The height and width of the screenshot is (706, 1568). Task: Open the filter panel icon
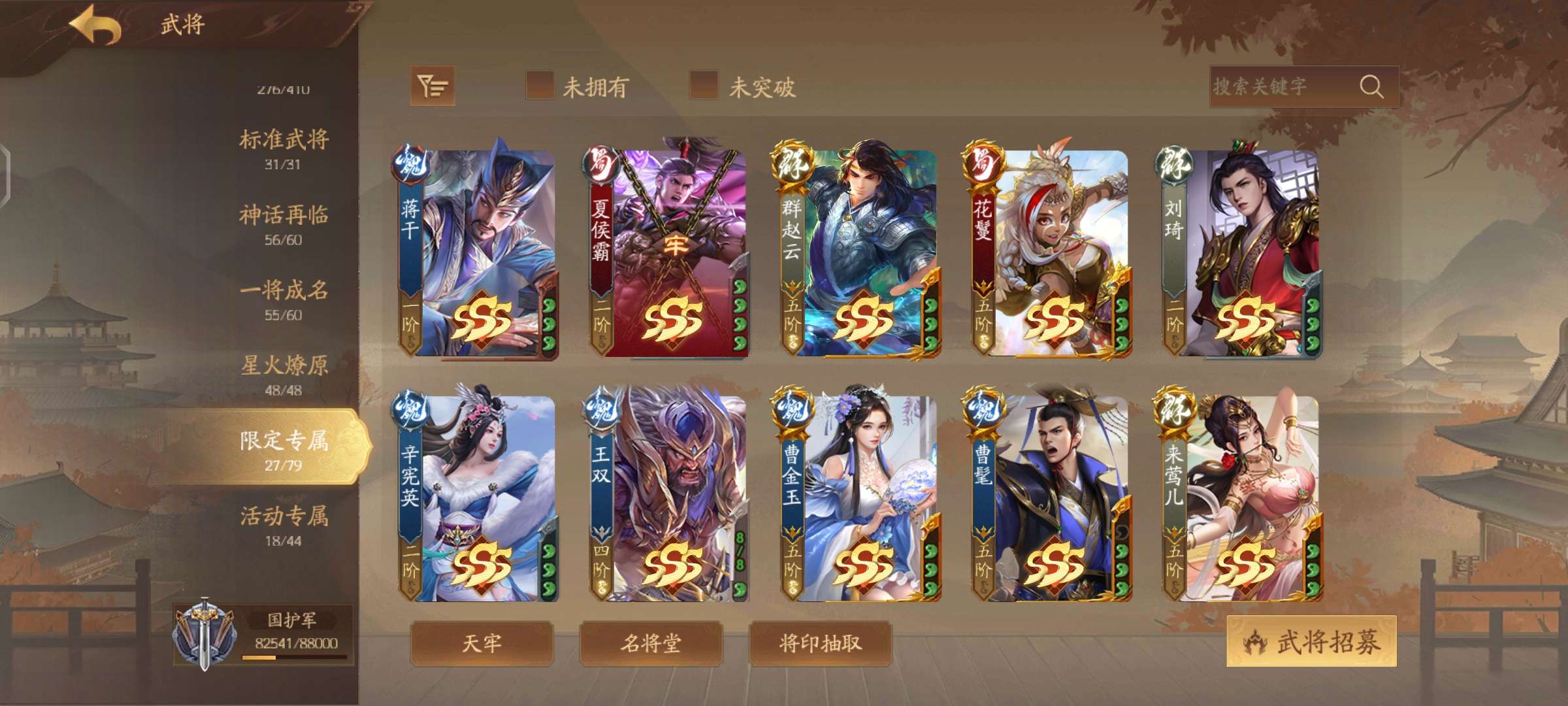coord(431,86)
